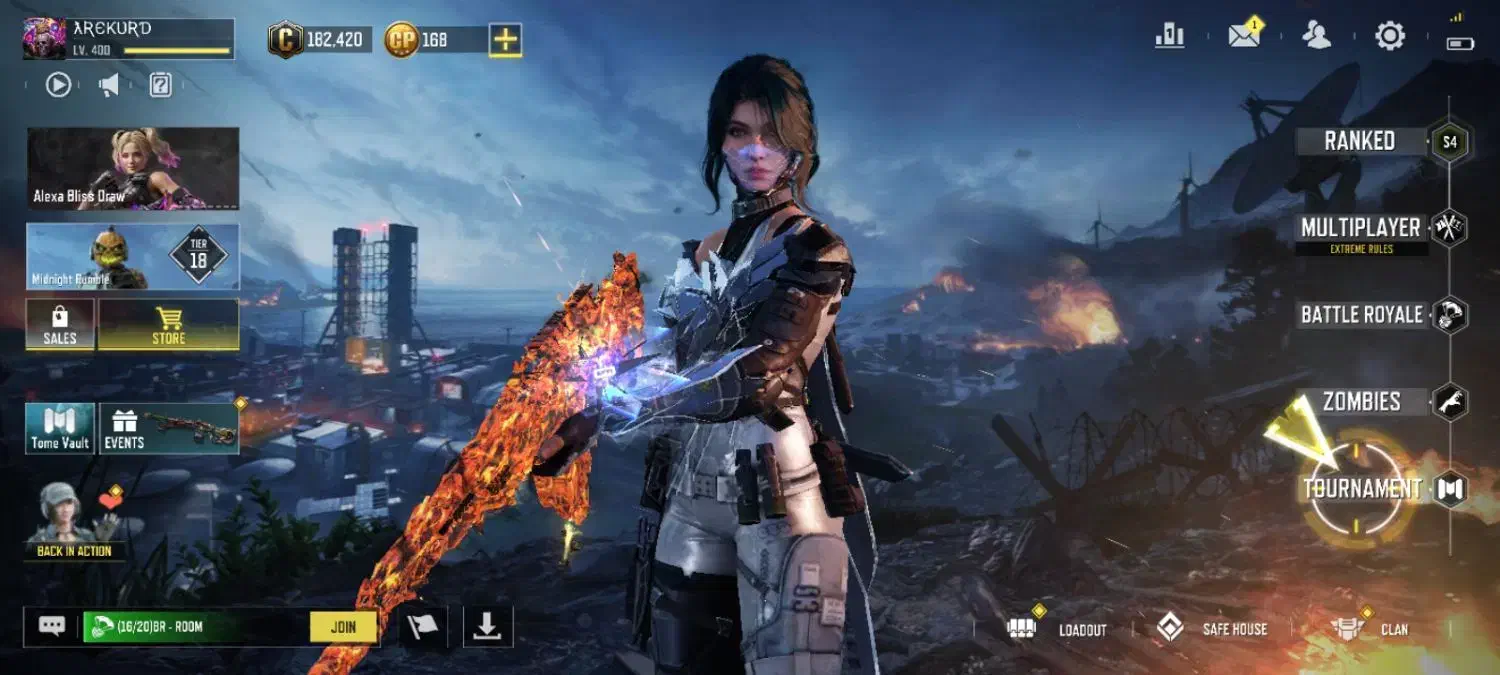Check the mail envelope icon
The width and height of the screenshot is (1500, 675).
coord(1244,36)
